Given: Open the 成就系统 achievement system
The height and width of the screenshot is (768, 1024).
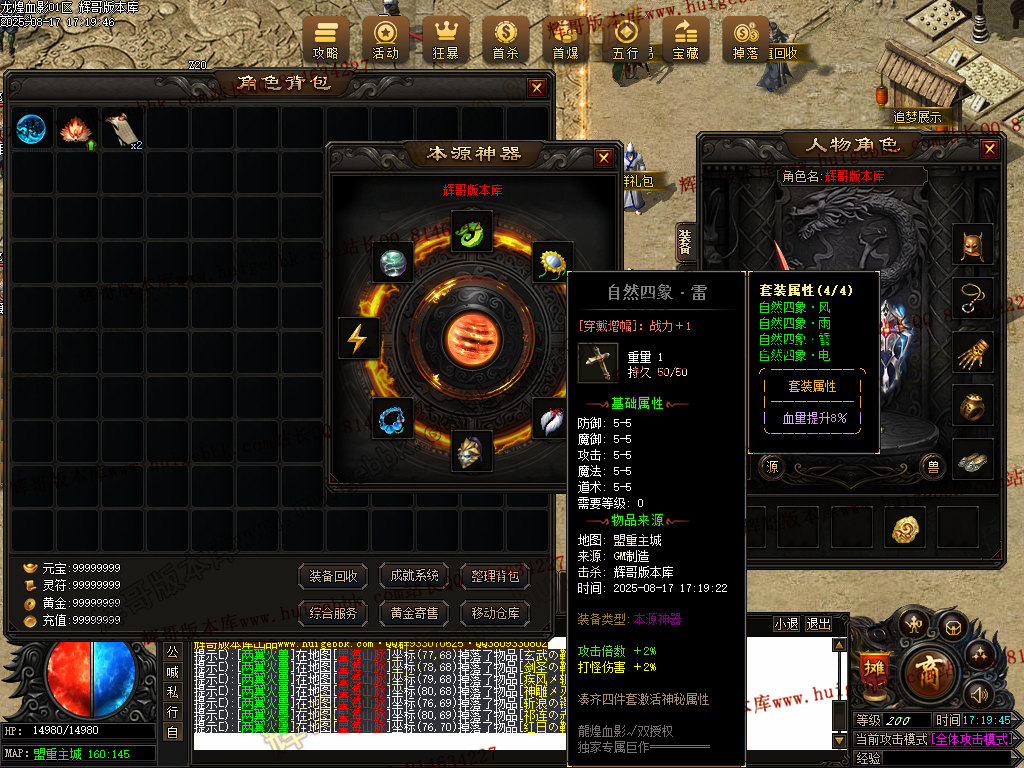Looking at the screenshot, I should [414, 576].
